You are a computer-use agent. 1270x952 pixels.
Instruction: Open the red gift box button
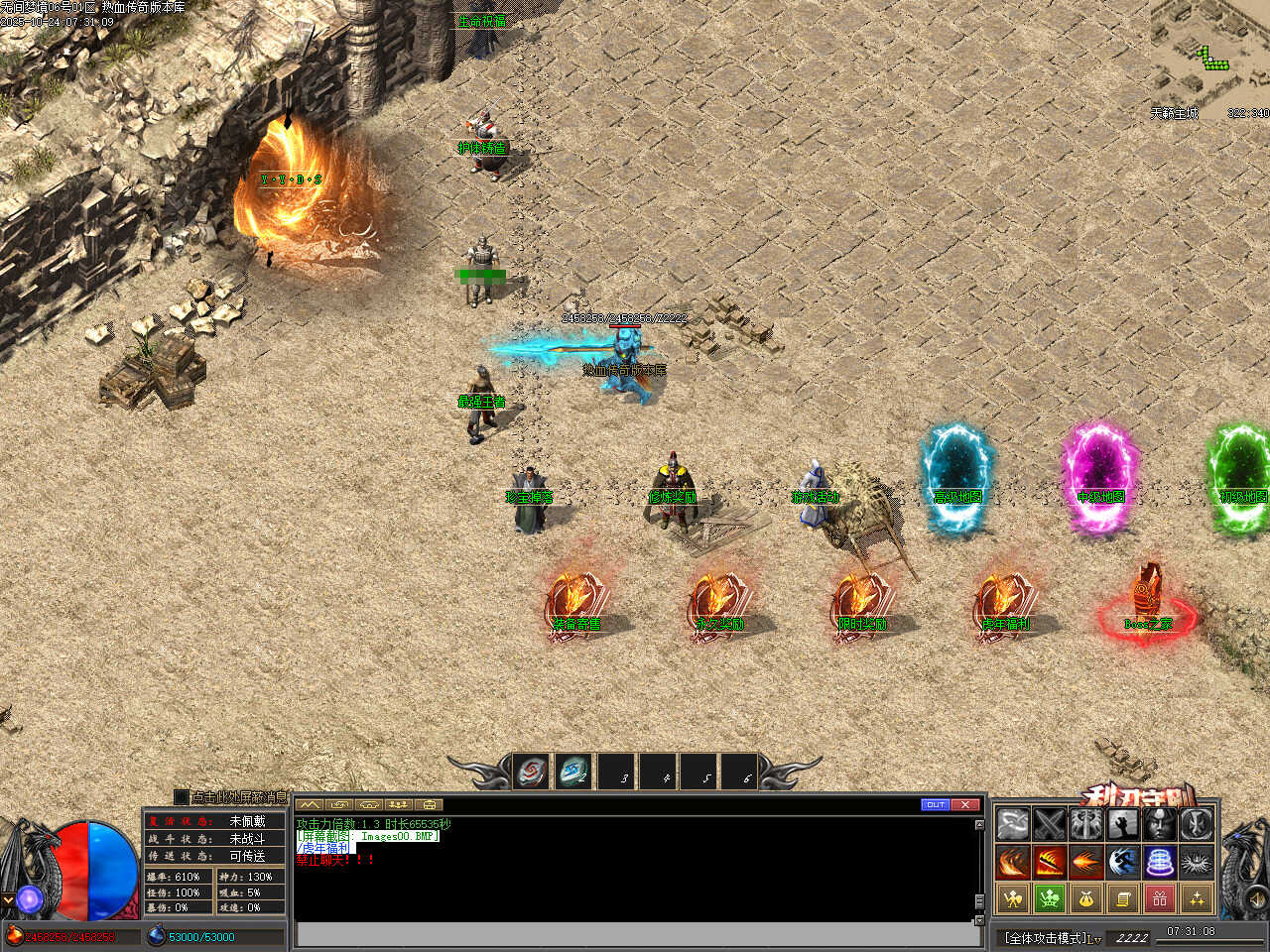point(1160,899)
